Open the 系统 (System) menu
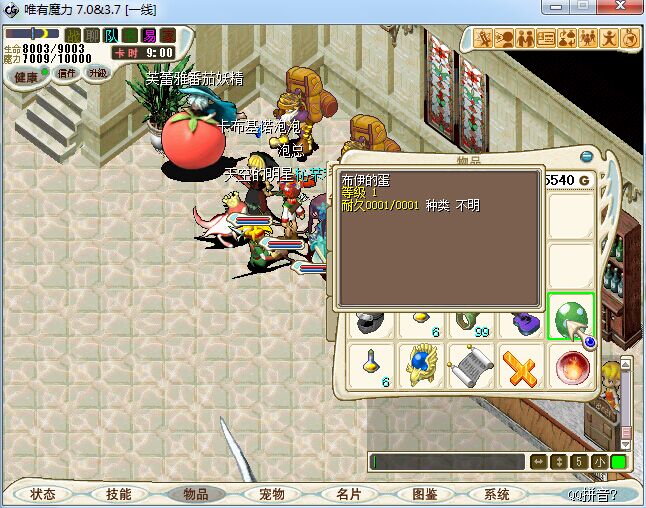646x508 pixels. [497, 494]
